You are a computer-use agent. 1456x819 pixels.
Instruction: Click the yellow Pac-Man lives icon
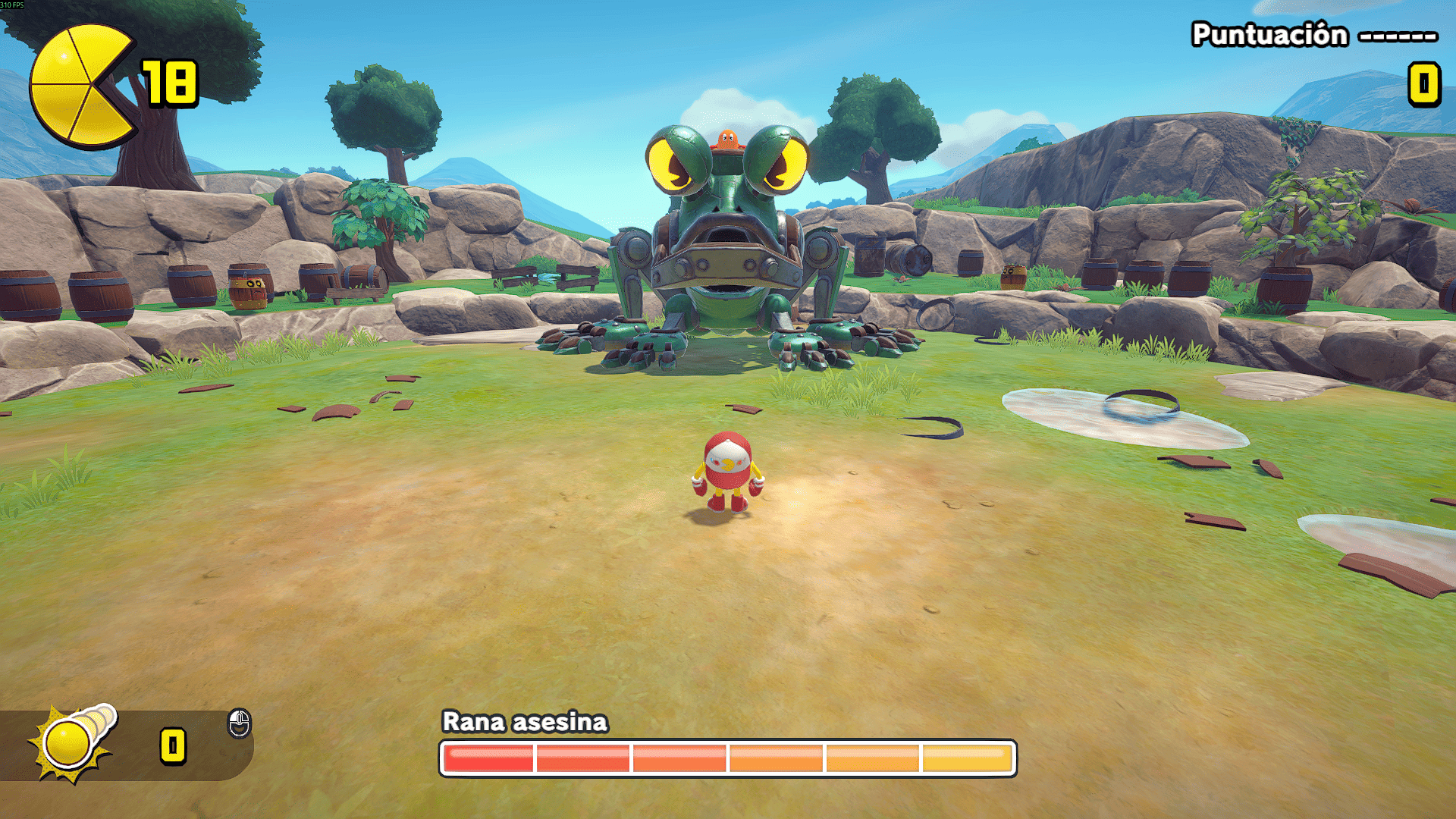tap(78, 85)
